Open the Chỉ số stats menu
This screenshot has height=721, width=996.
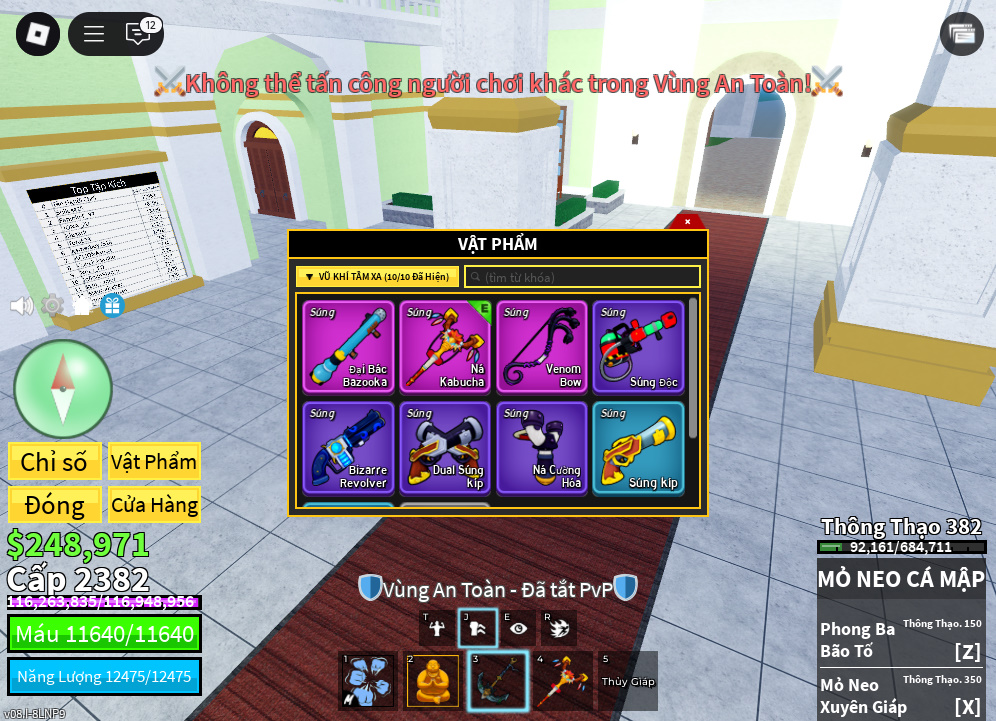coord(54,462)
